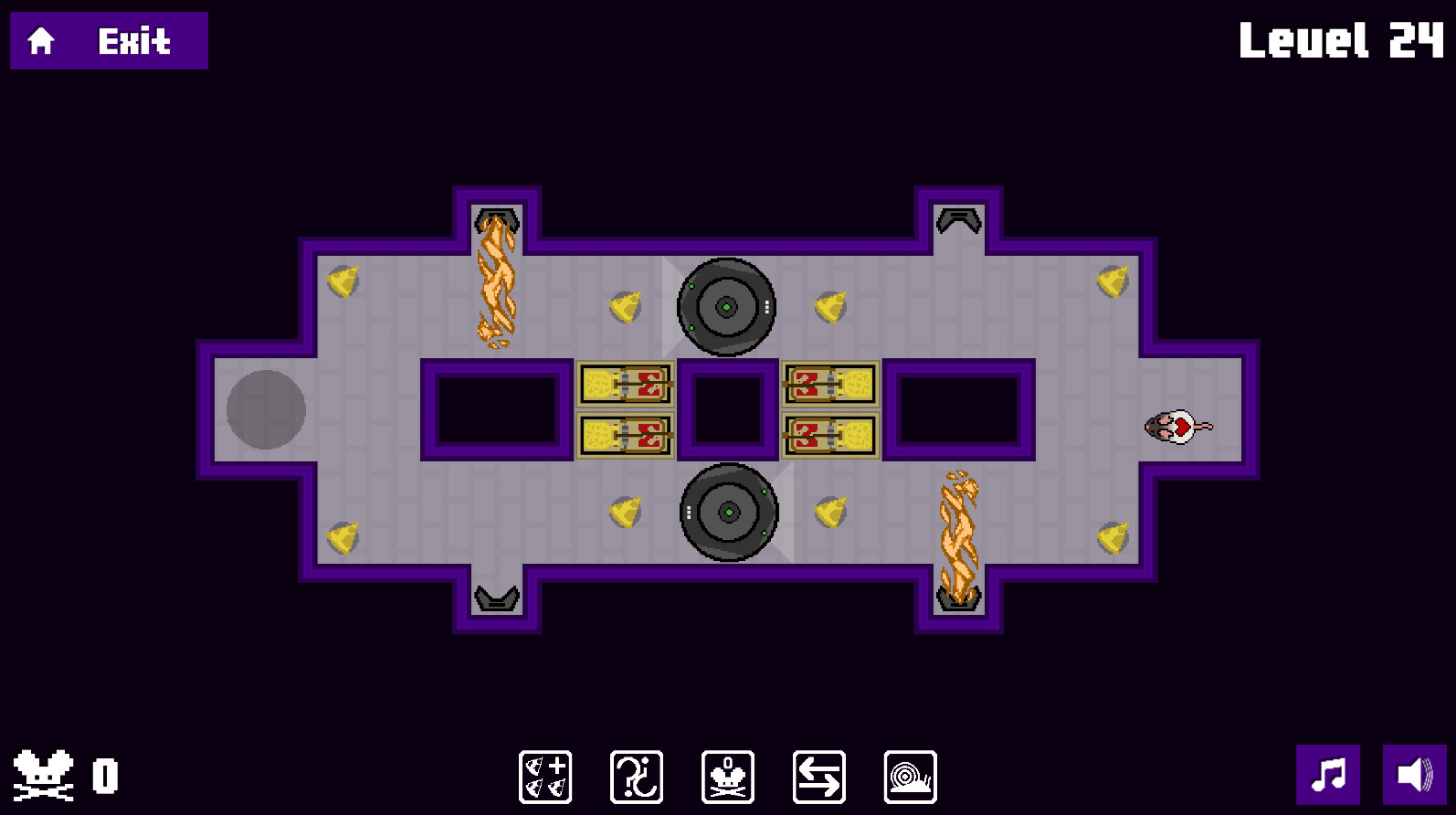Click a baited mousetrap left of center
The width and height of the screenshot is (1456, 815).
point(625,384)
